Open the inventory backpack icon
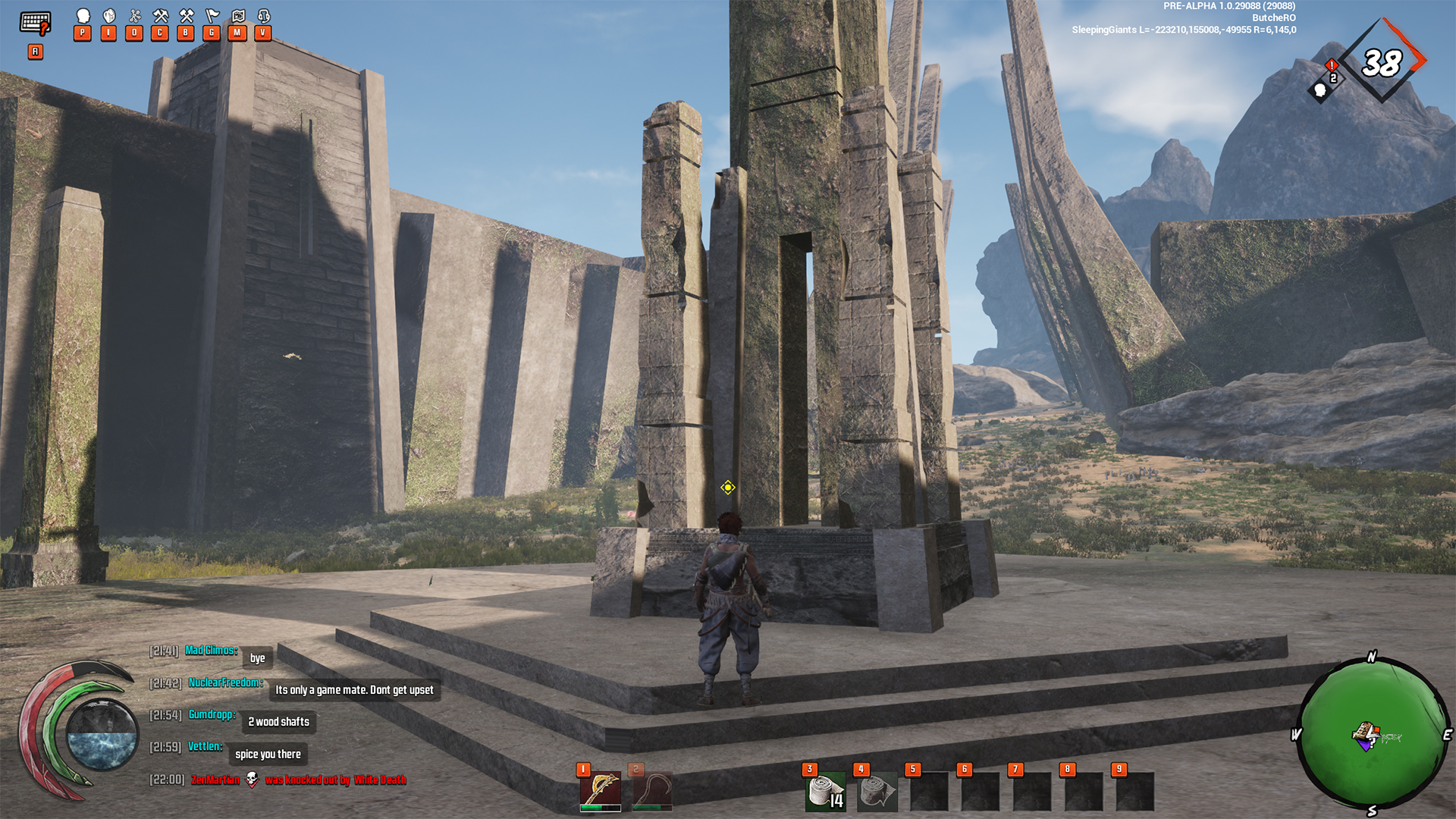The height and width of the screenshot is (819, 1456). coord(109,16)
